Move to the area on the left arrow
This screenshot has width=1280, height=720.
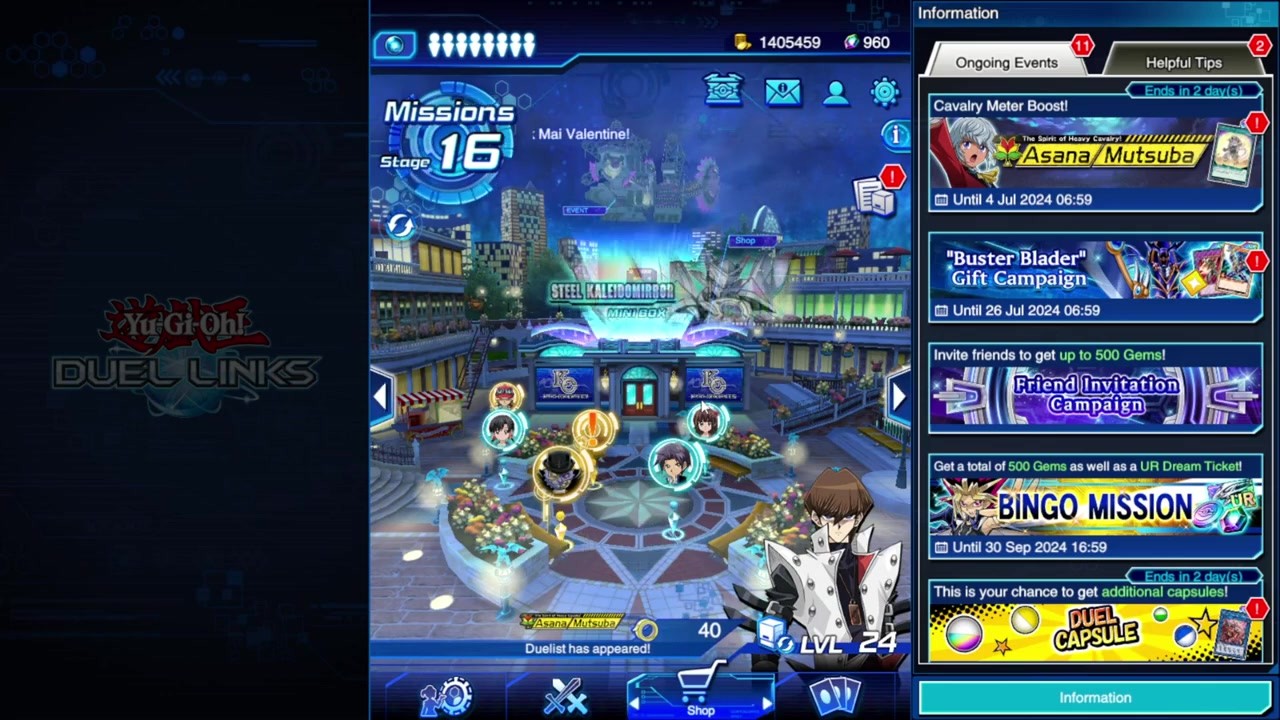[381, 396]
